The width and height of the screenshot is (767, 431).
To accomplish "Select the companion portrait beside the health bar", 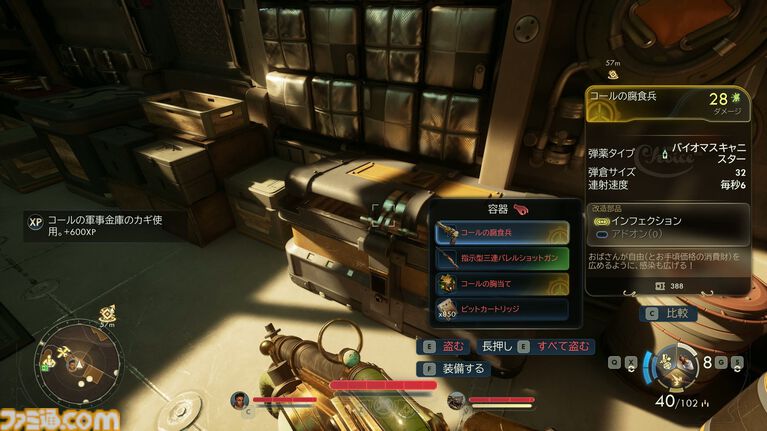I will pos(239,401).
